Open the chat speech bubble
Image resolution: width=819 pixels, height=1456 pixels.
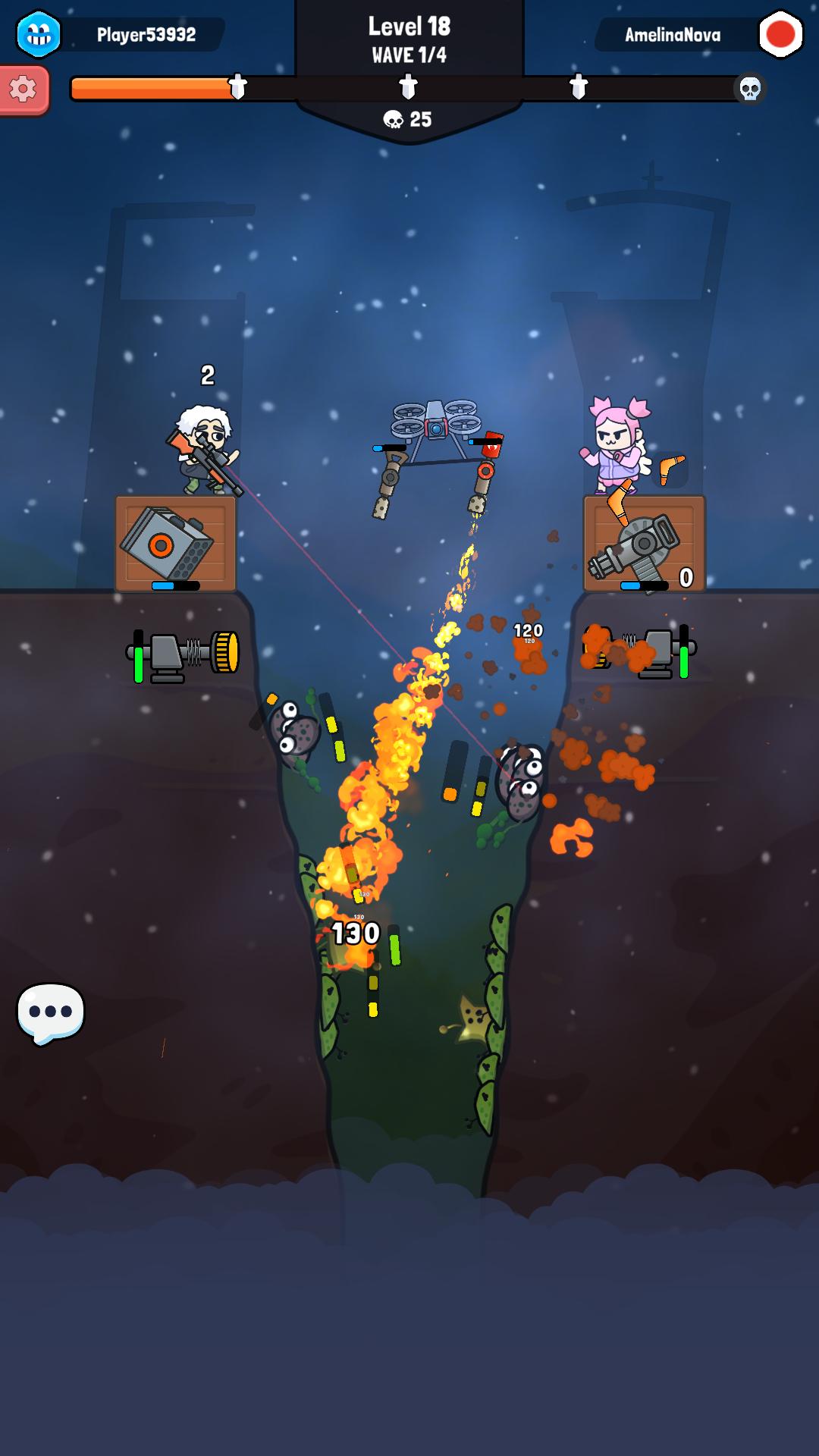(x=50, y=1012)
